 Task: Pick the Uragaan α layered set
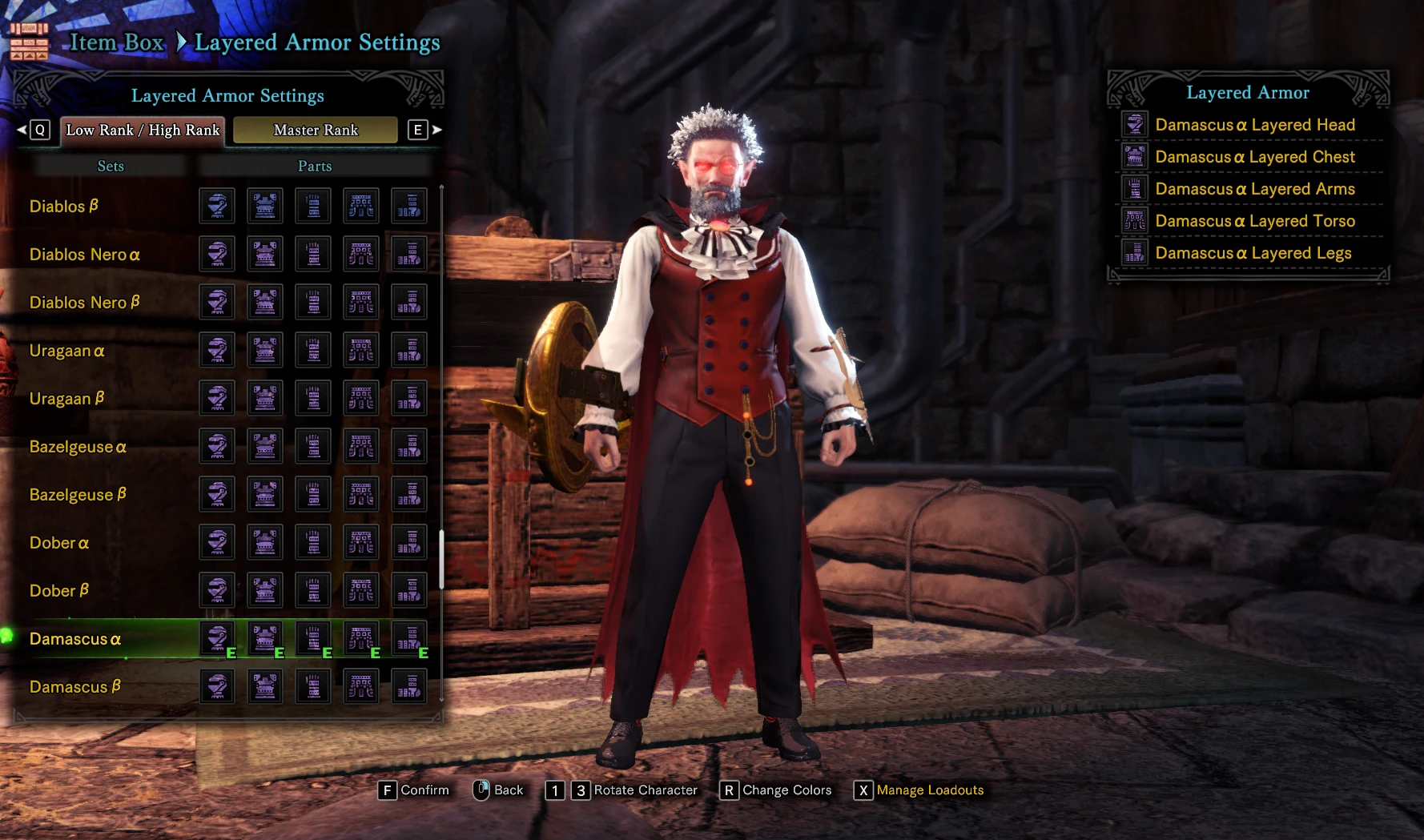pyautogui.click(x=66, y=351)
